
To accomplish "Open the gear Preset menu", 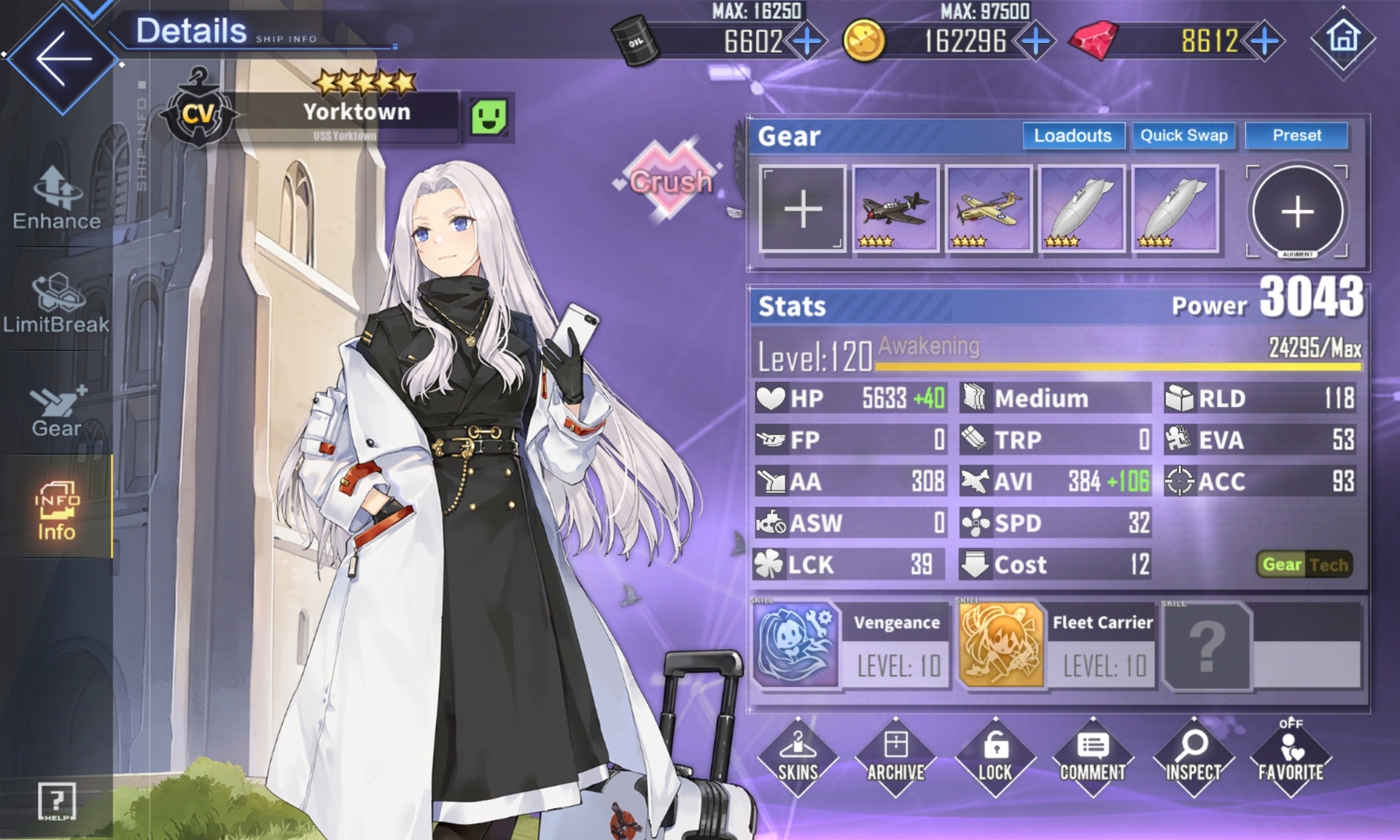I will 1296,136.
